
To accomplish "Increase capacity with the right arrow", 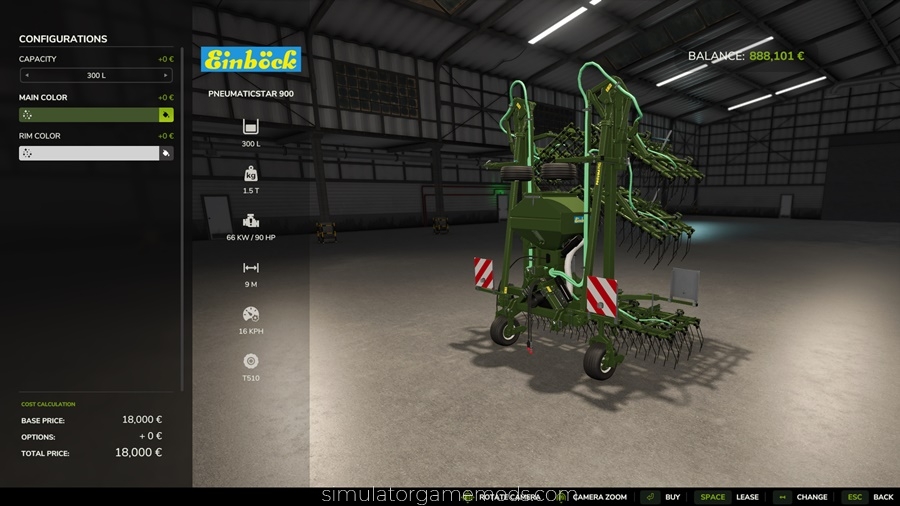I will click(x=166, y=75).
